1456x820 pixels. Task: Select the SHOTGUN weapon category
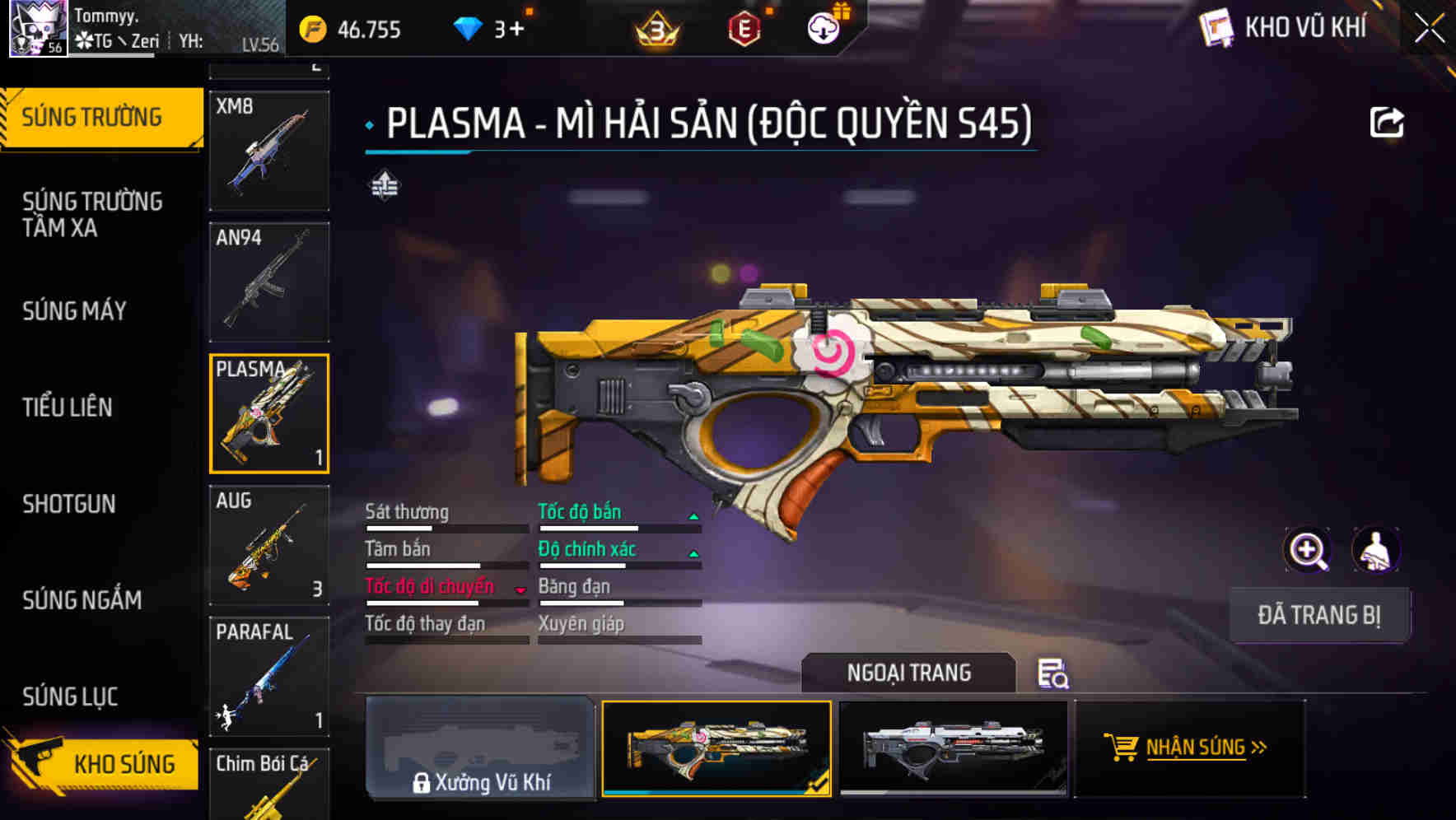pyautogui.click(x=69, y=503)
